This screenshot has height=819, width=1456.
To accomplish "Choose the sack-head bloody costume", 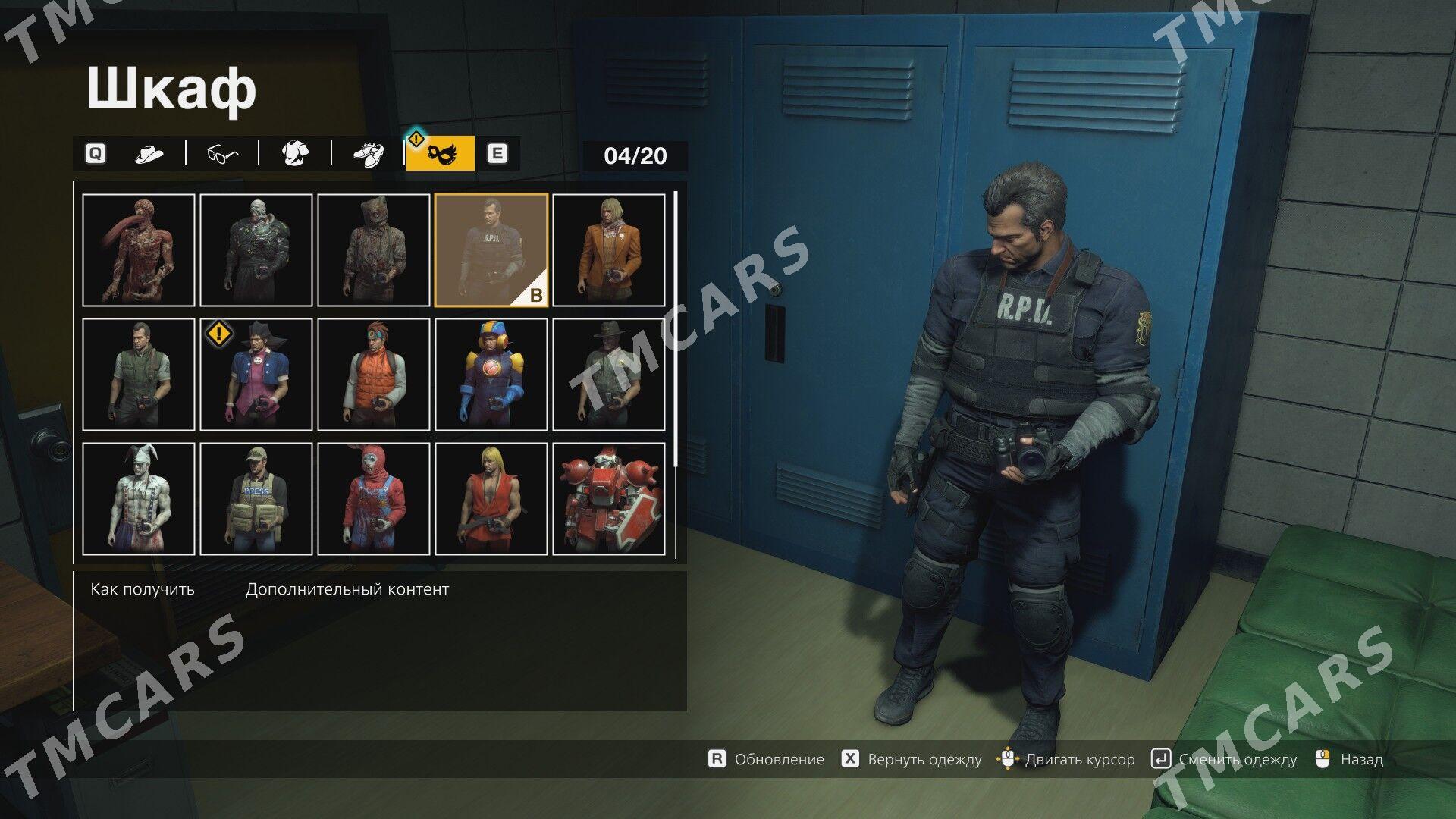I will tap(374, 250).
